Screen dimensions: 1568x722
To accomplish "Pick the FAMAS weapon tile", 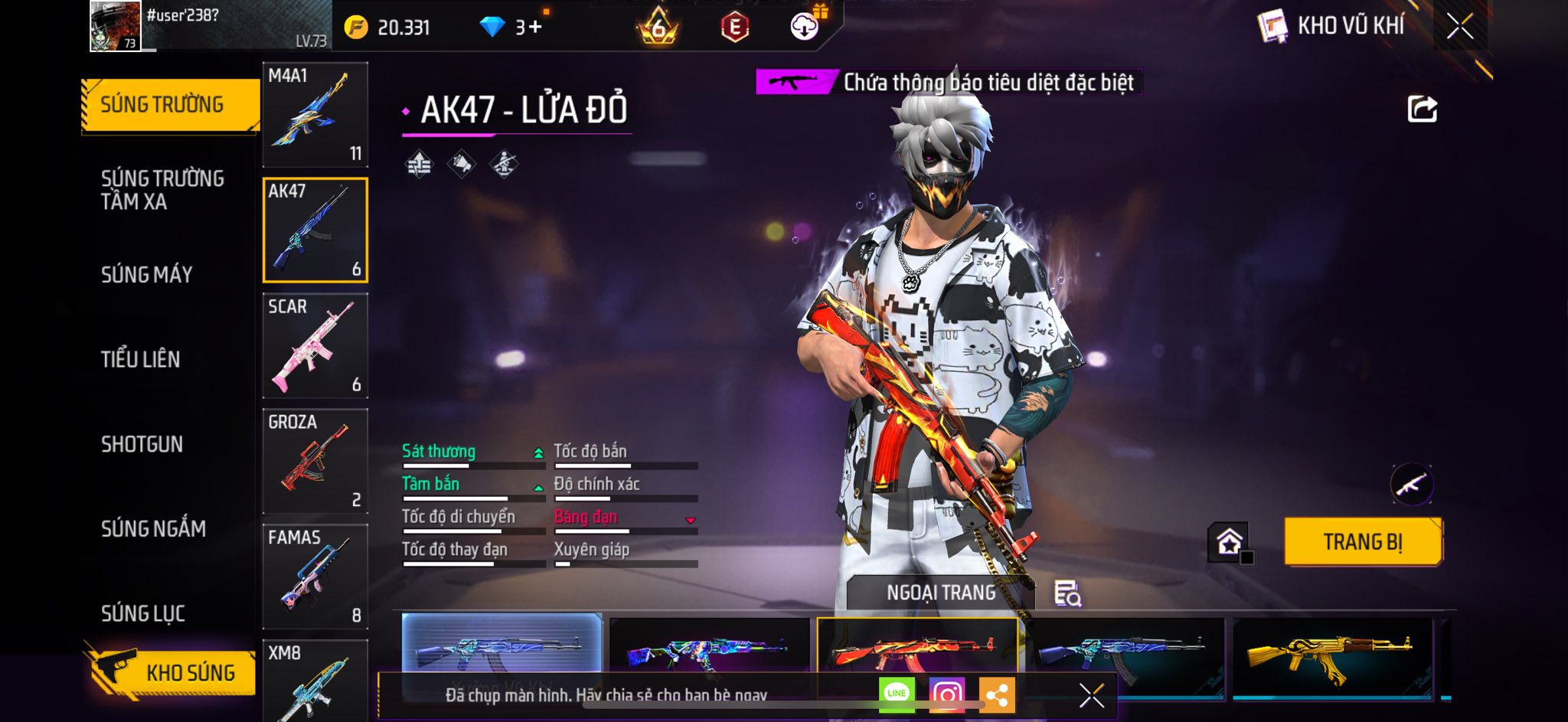I will click(315, 577).
